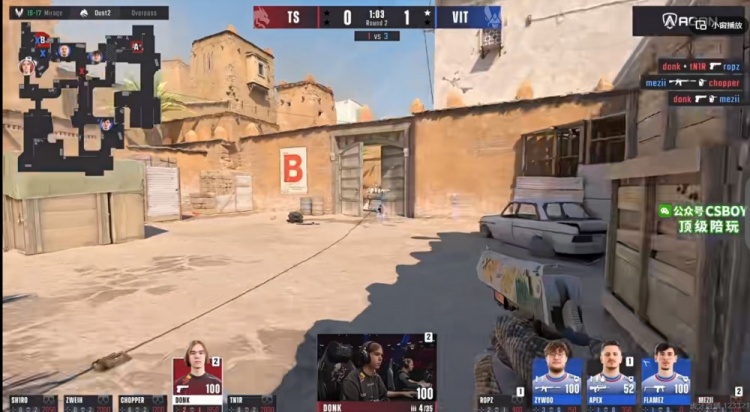Select the B bombsite marker on minimap

(42, 39)
